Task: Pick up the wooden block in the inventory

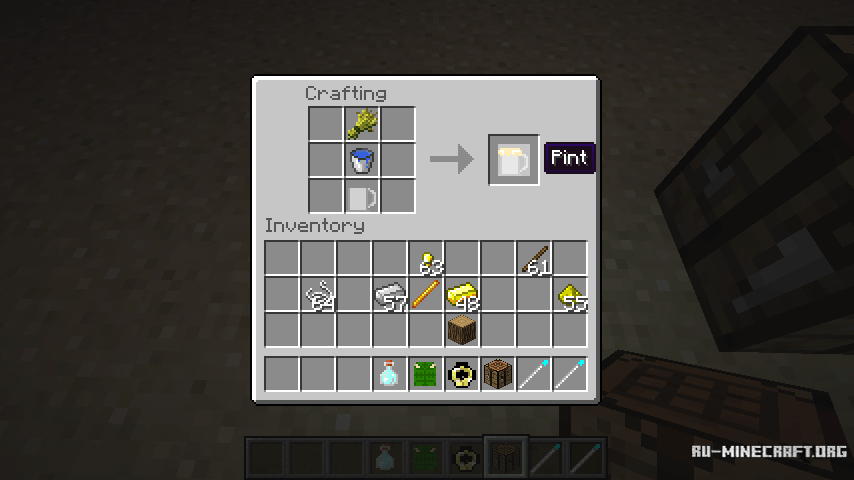Action: [462, 330]
